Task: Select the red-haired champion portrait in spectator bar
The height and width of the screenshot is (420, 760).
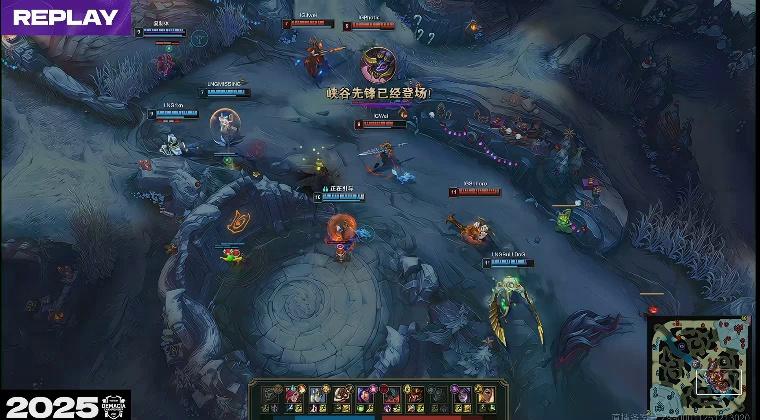Action: point(293,395)
